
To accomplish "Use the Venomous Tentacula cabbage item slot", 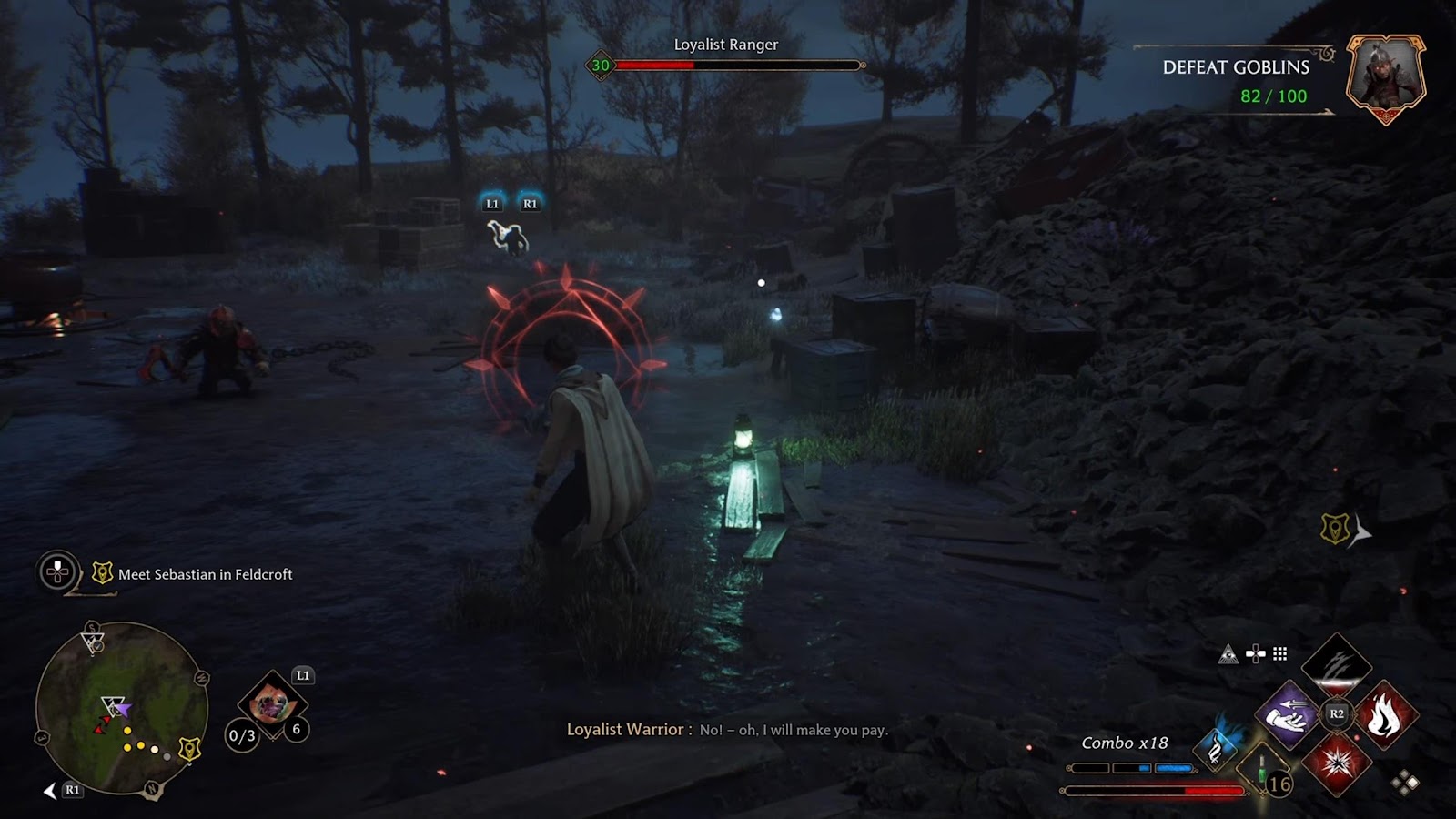I will 269,703.
